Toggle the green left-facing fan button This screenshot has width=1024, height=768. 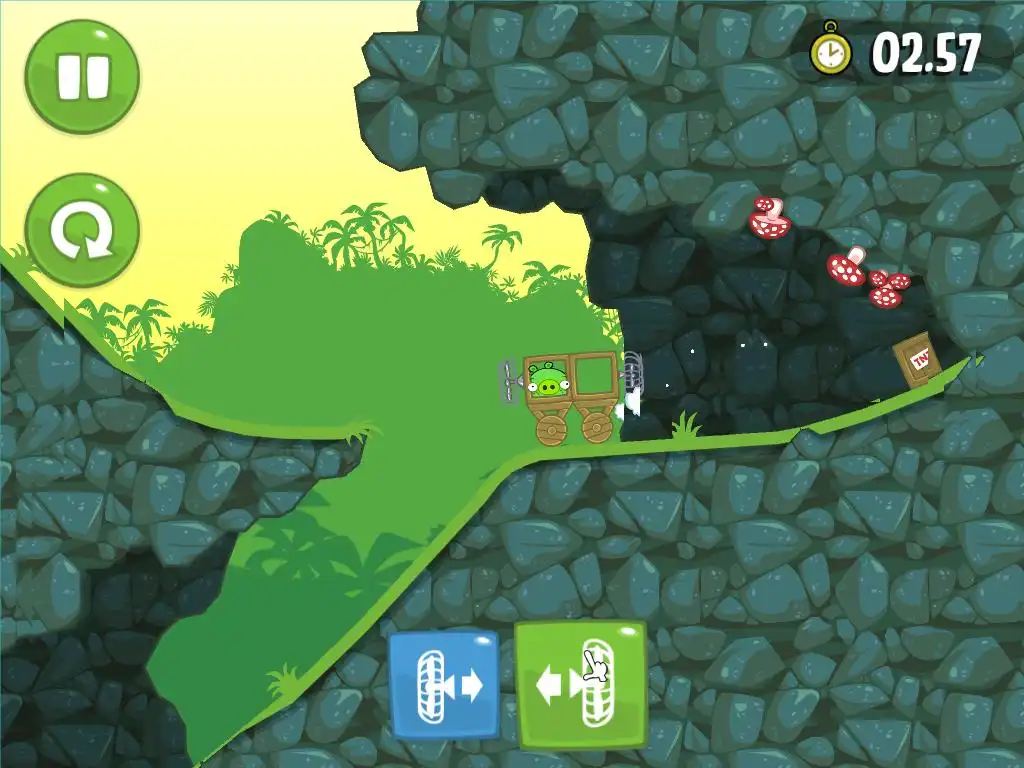pos(581,685)
